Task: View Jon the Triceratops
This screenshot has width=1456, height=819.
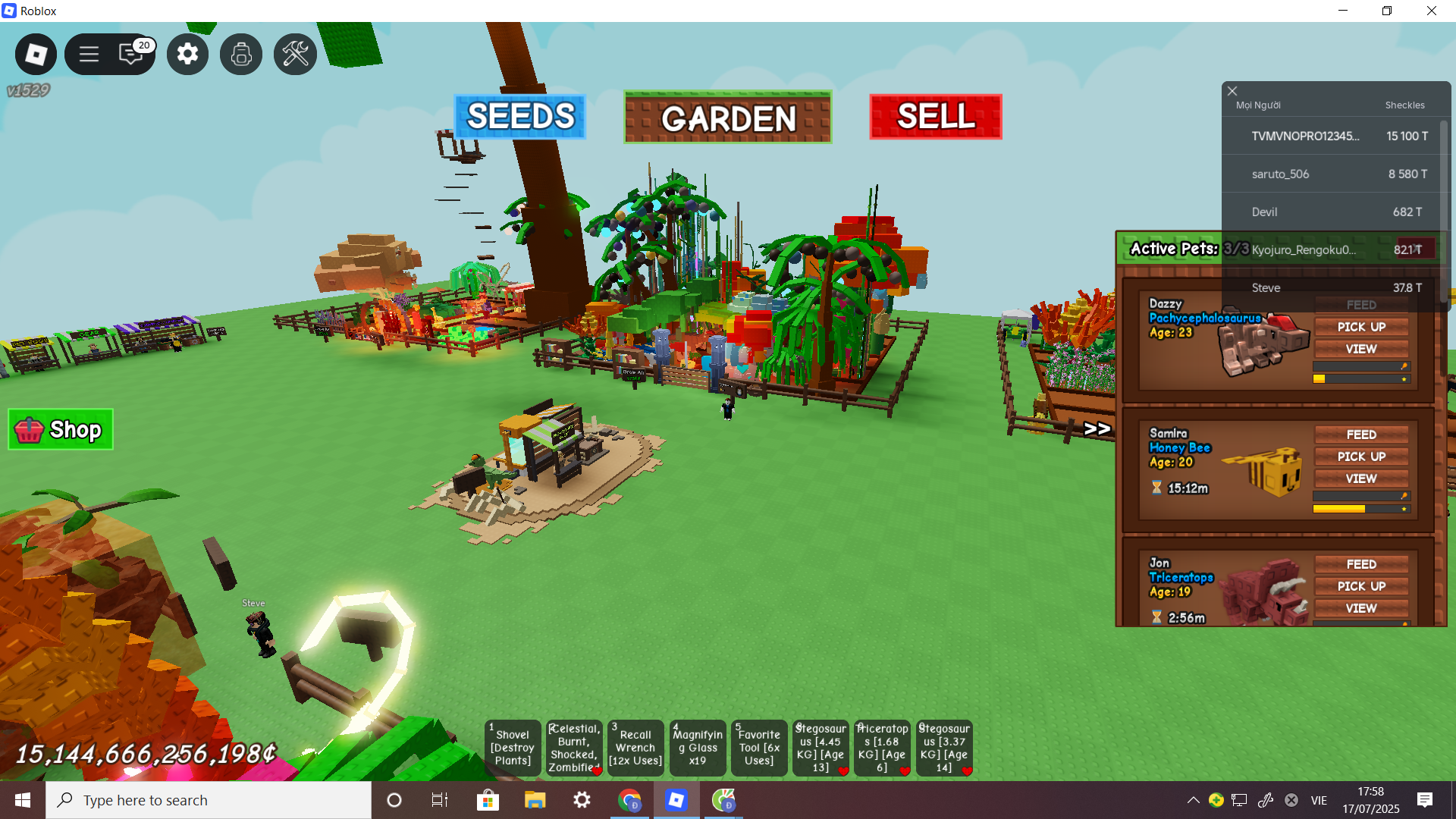Action: coord(1361,608)
